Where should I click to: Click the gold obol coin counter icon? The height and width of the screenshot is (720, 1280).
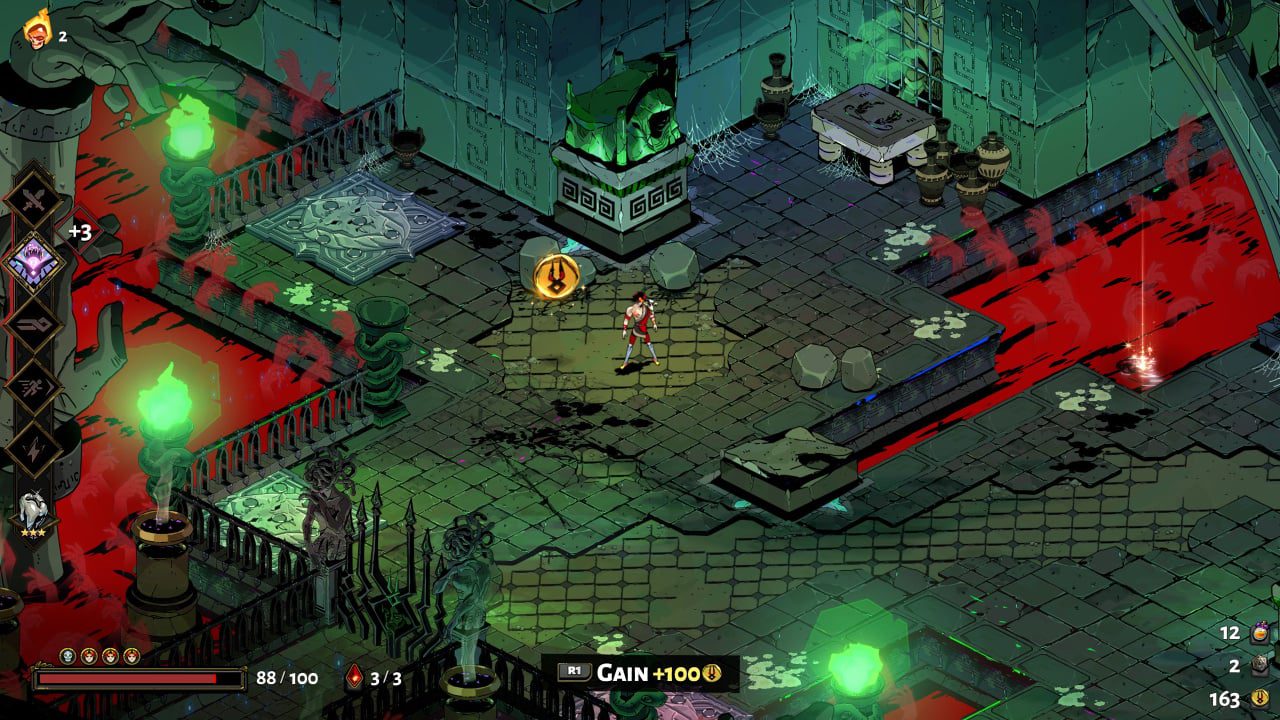[x=1259, y=699]
